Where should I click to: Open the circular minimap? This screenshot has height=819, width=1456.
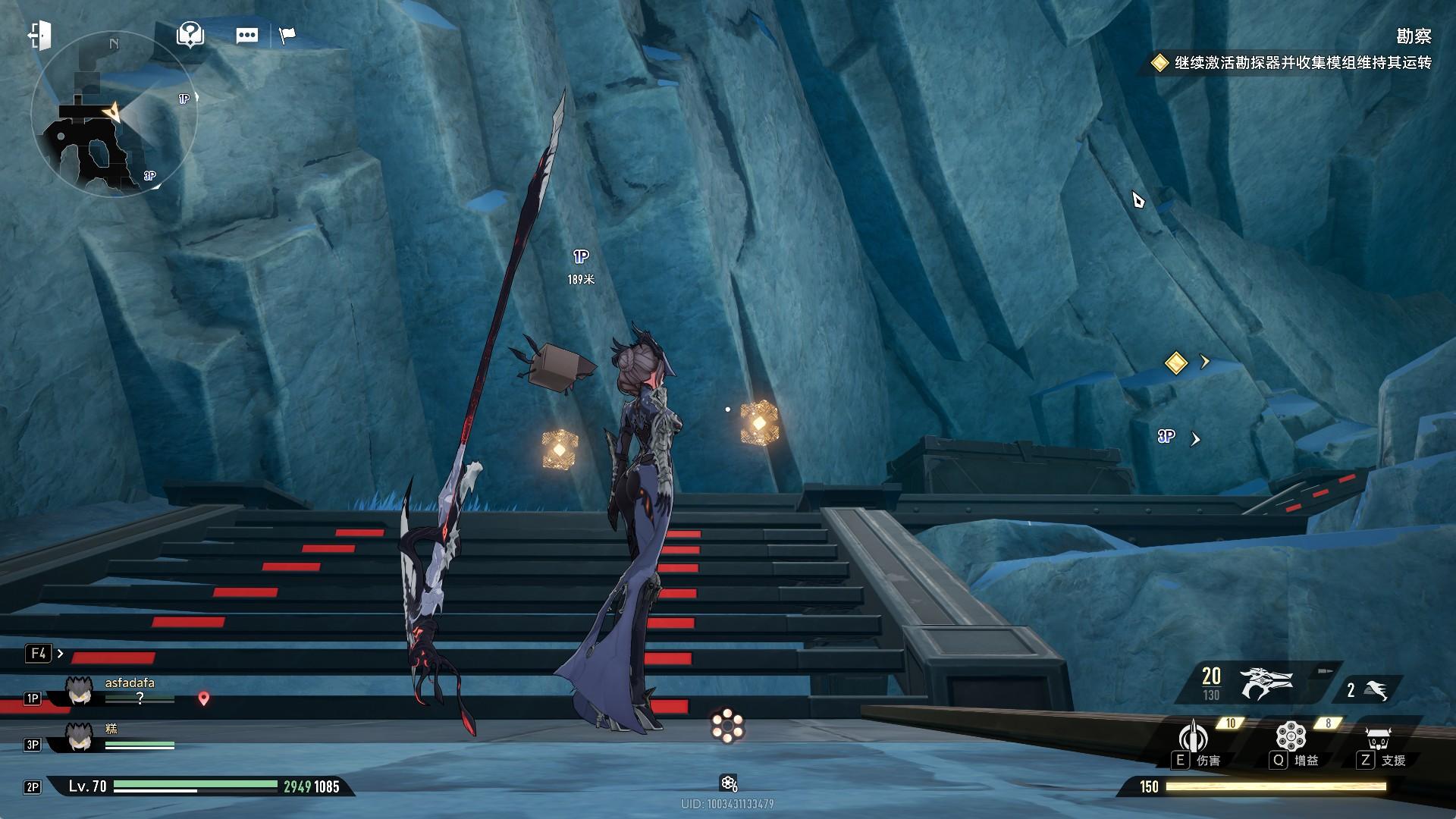pyautogui.click(x=114, y=115)
